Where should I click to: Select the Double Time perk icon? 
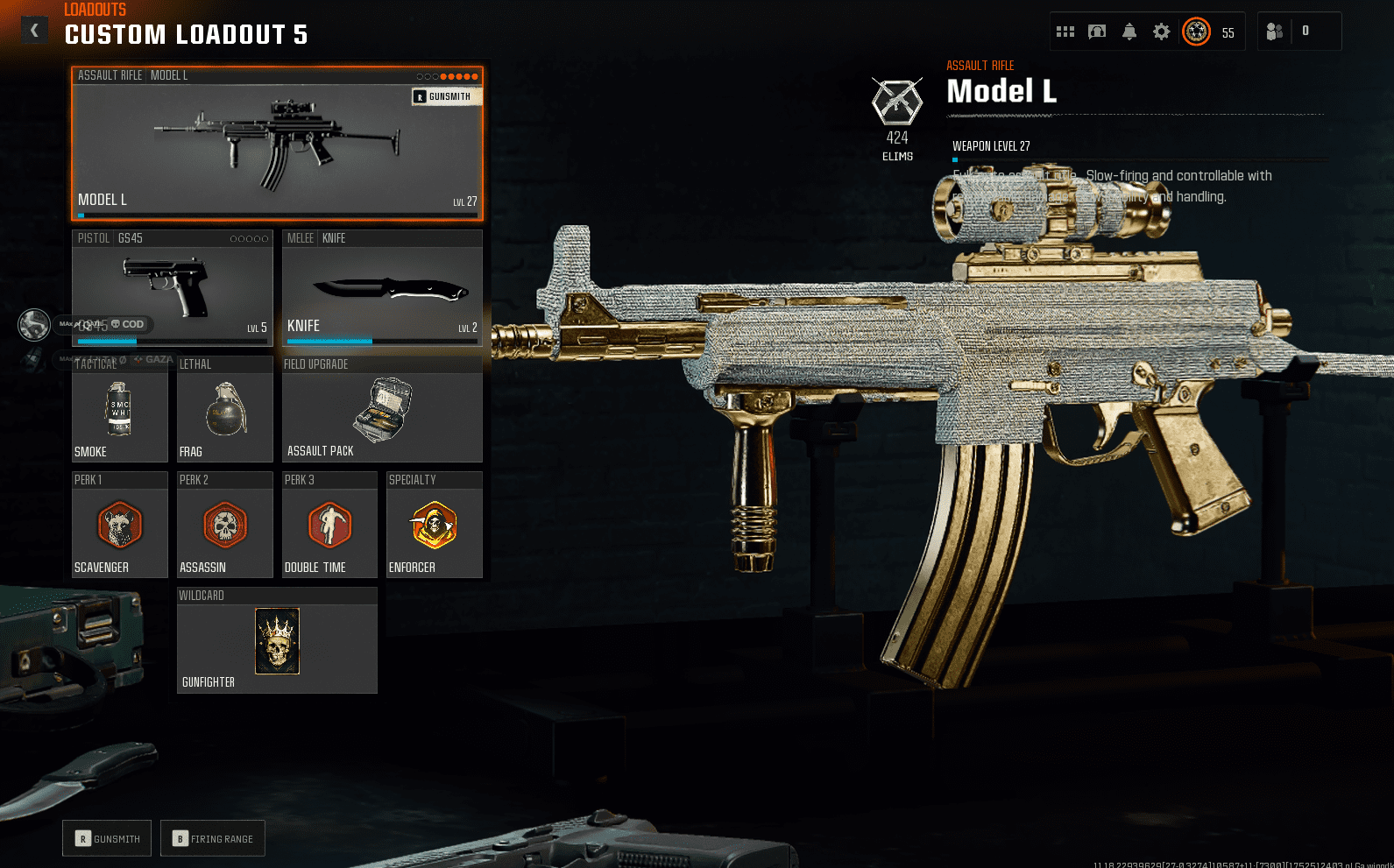[x=329, y=526]
